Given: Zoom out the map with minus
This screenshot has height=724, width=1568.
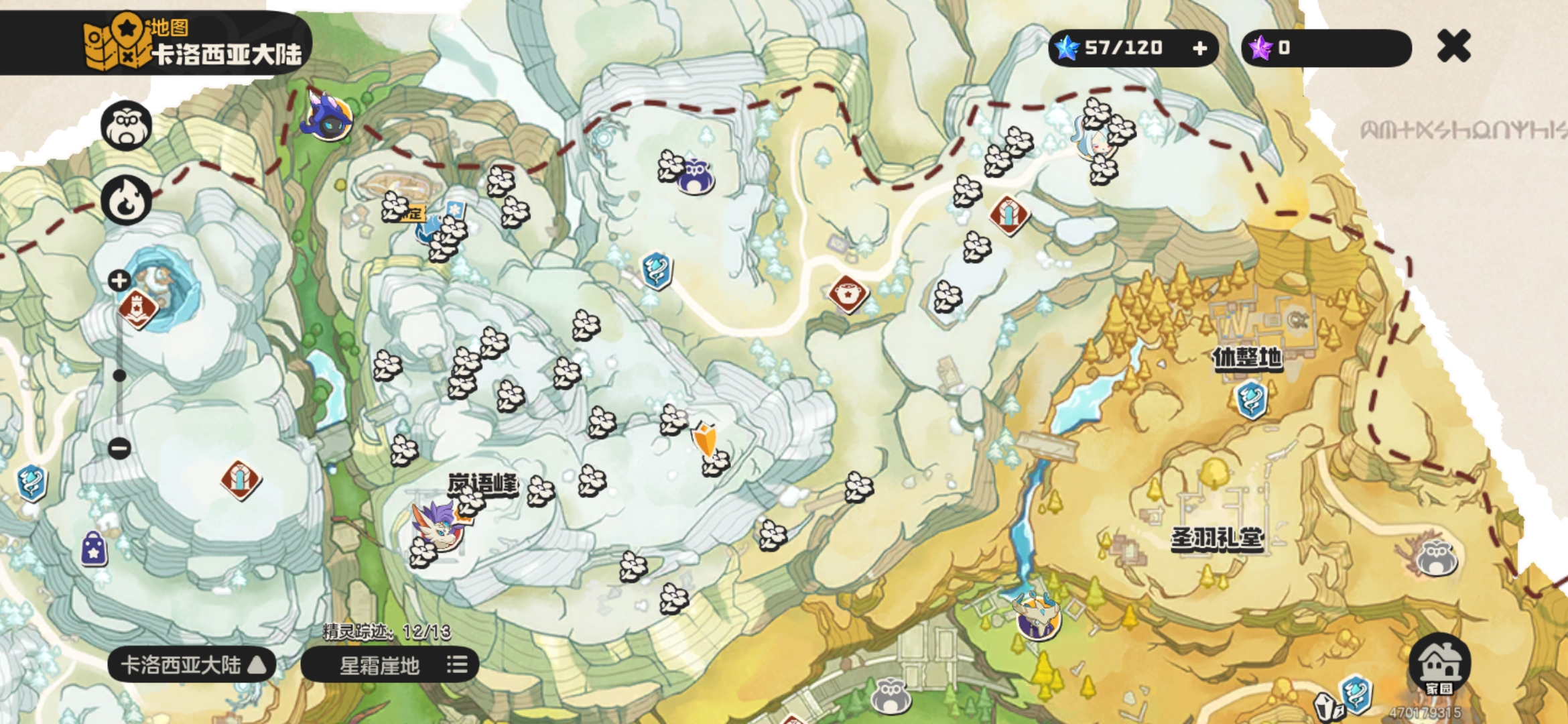Looking at the screenshot, I should tap(119, 448).
